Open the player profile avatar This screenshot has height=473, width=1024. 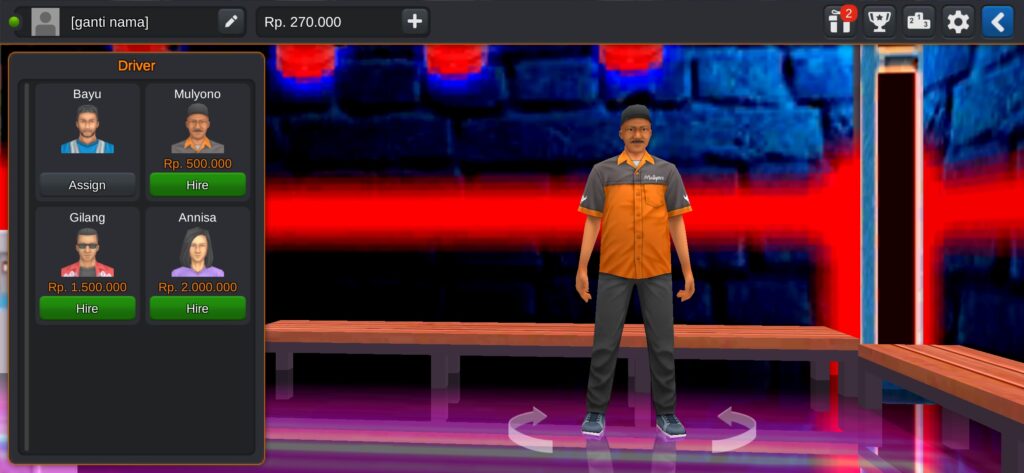pos(45,21)
